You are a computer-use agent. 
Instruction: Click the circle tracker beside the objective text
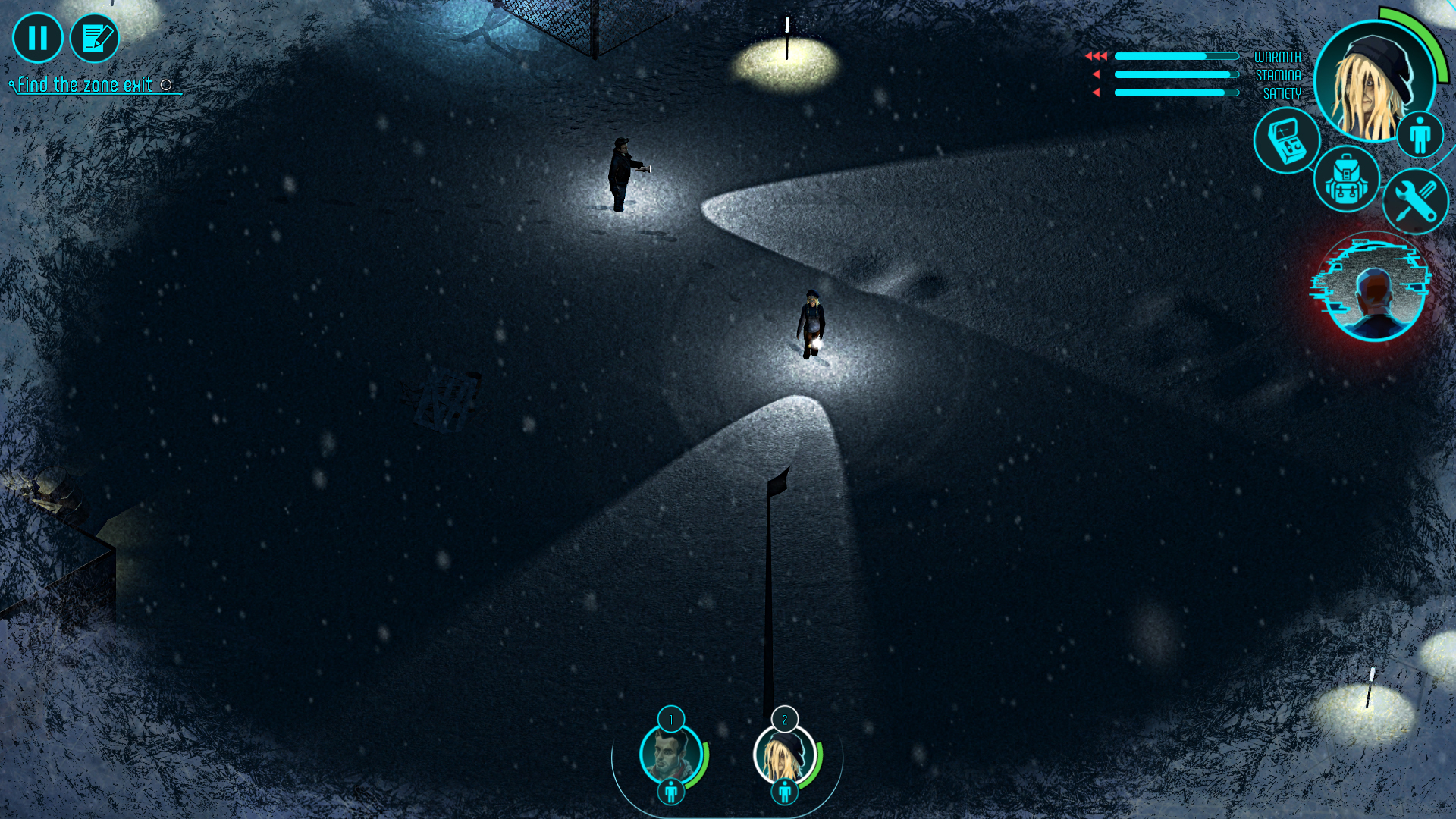pos(167,84)
